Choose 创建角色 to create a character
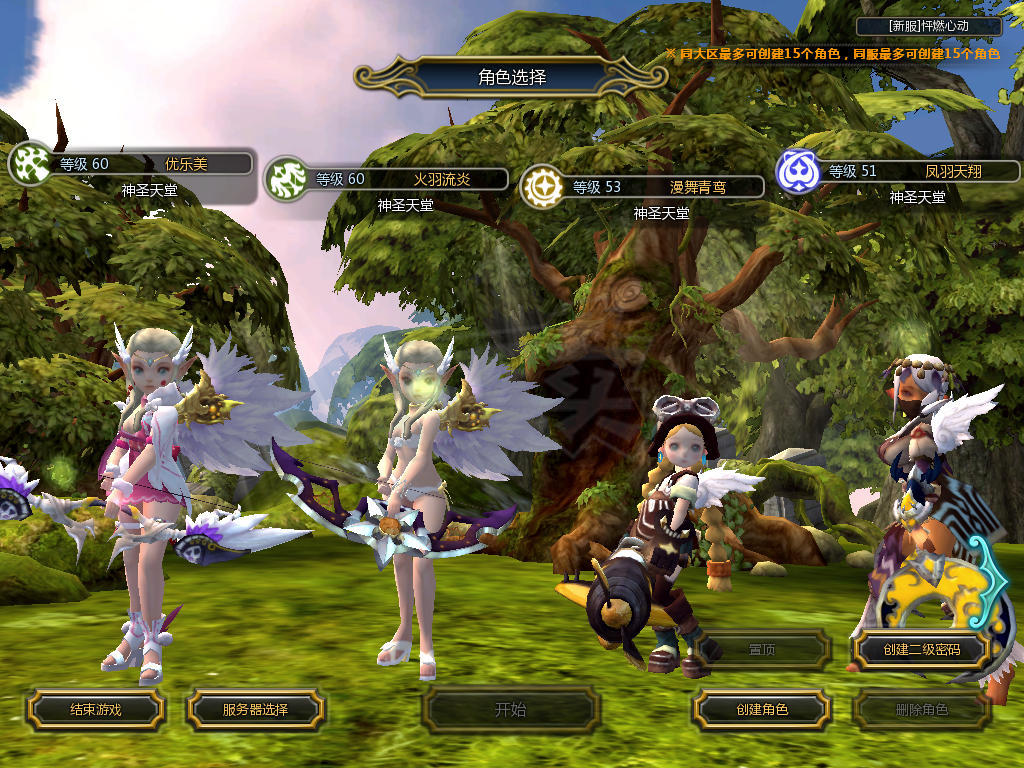 pyautogui.click(x=762, y=709)
